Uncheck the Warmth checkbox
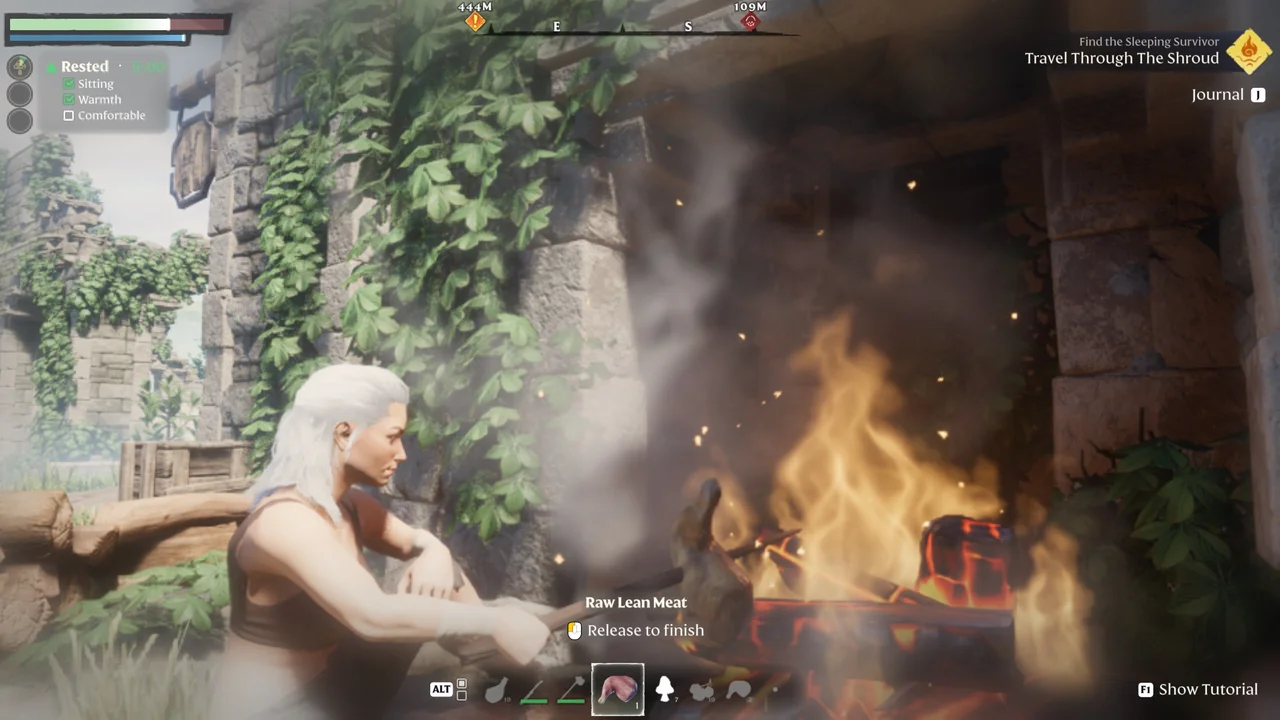The width and height of the screenshot is (1280, 720). coord(69,99)
